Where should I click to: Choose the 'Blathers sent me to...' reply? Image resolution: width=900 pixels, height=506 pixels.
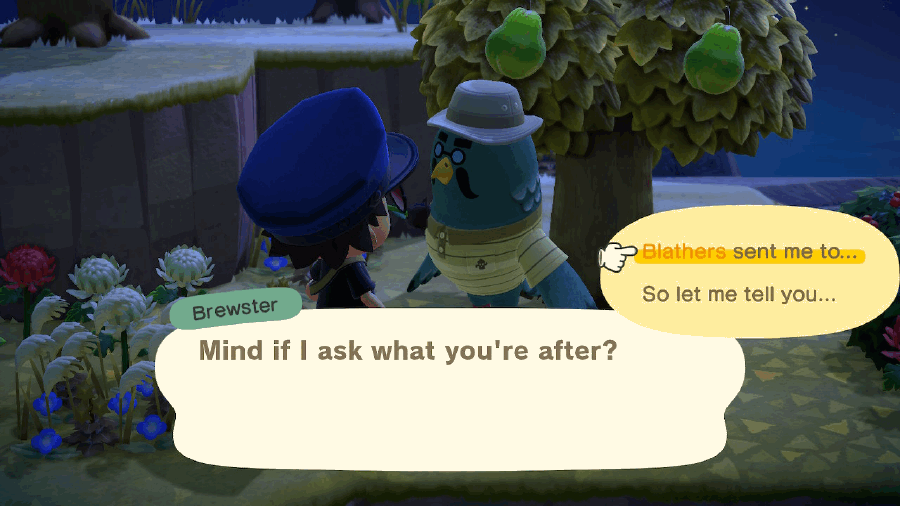coord(749,253)
